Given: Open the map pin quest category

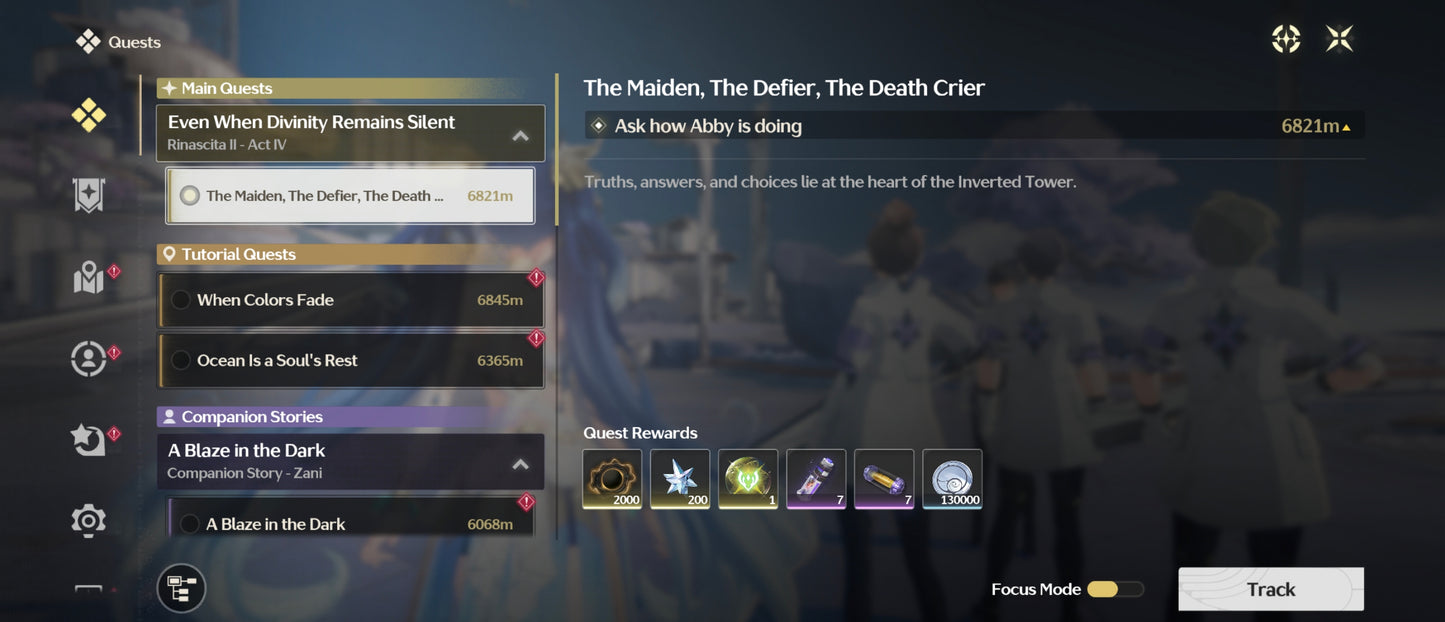Looking at the screenshot, I should [88, 278].
